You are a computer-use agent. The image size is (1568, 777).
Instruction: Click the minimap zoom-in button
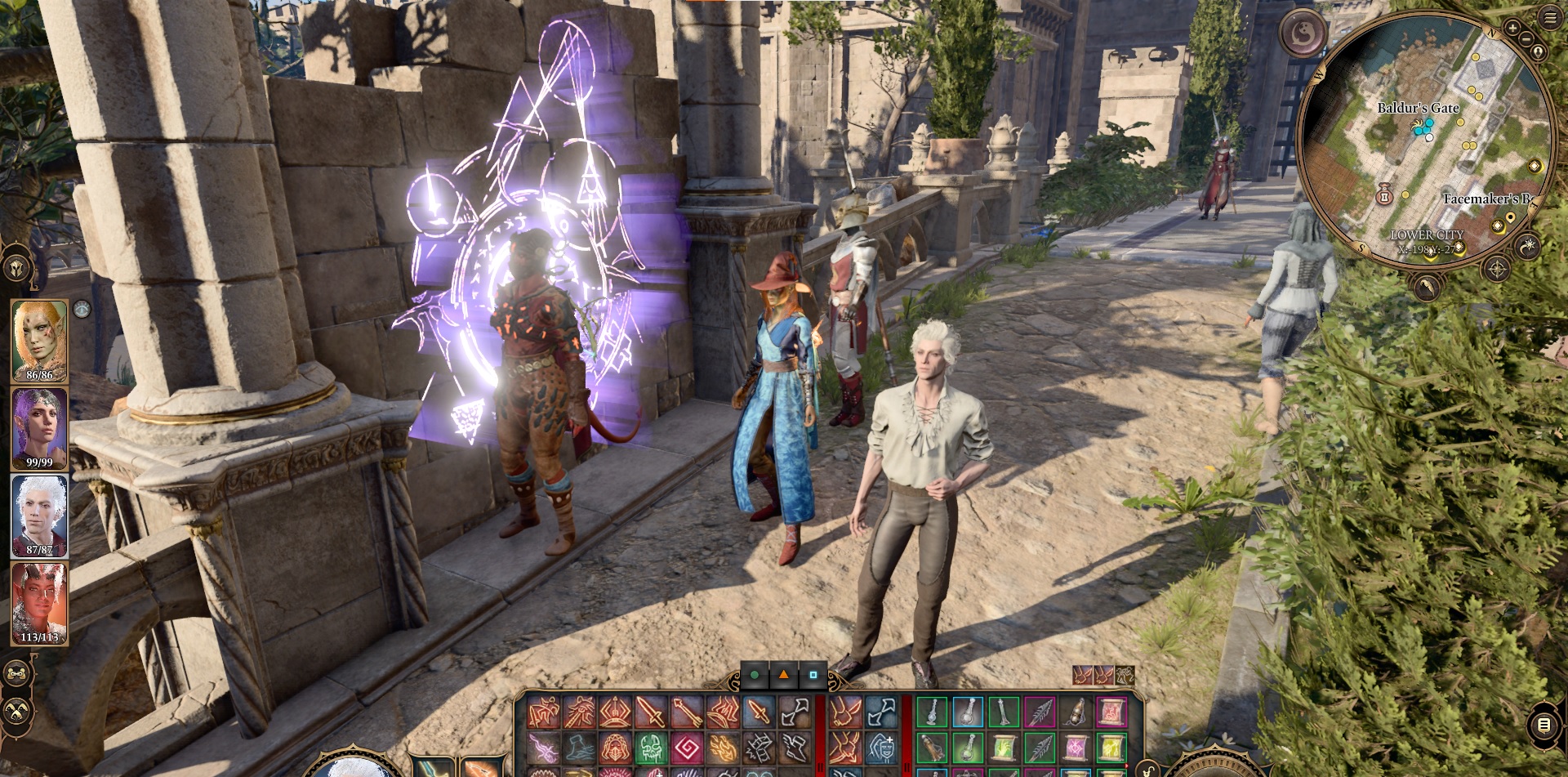[1512, 28]
